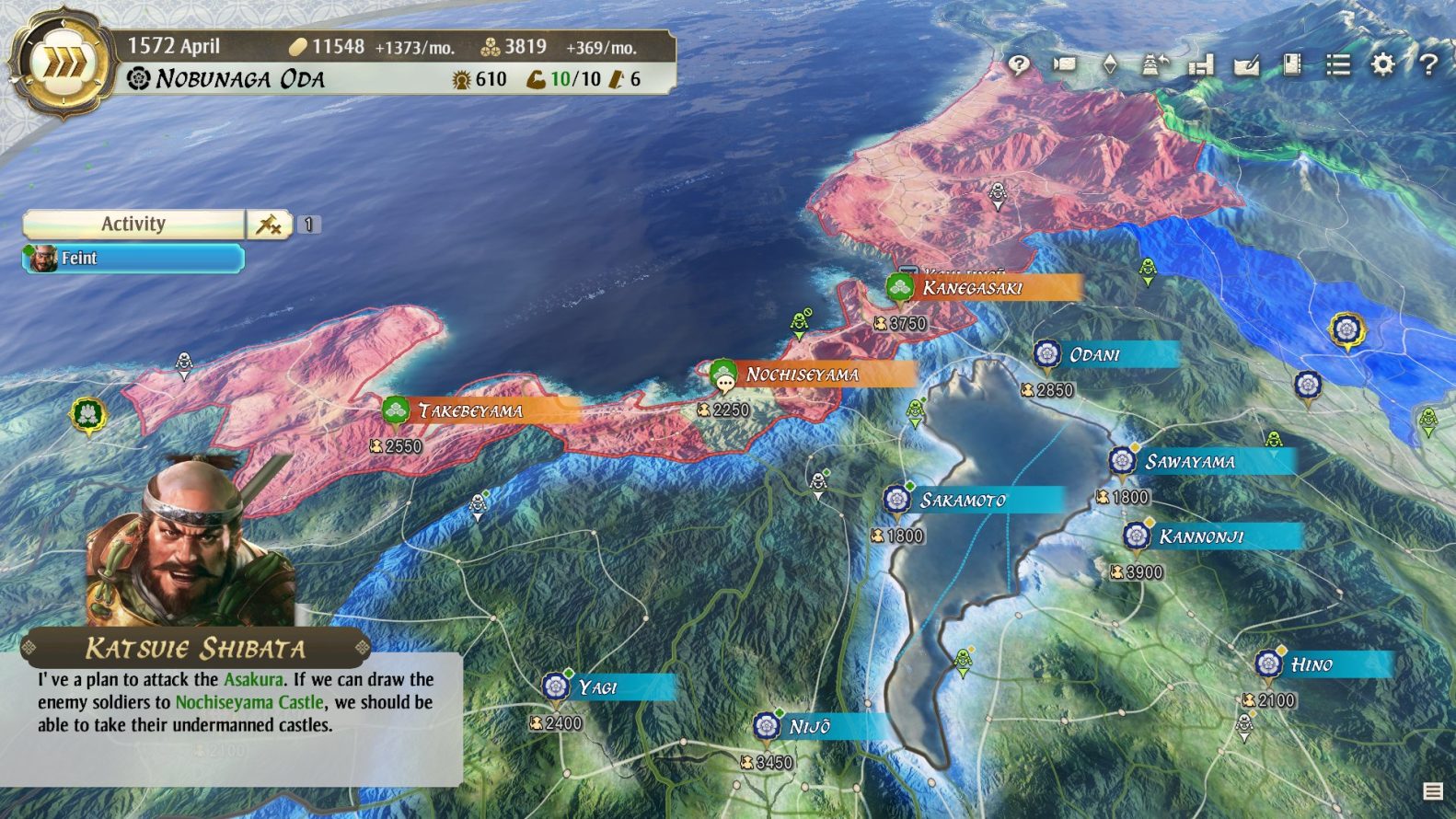Click the diamond-shaped toolbar icon
The height and width of the screenshot is (819, 1456).
click(1110, 64)
